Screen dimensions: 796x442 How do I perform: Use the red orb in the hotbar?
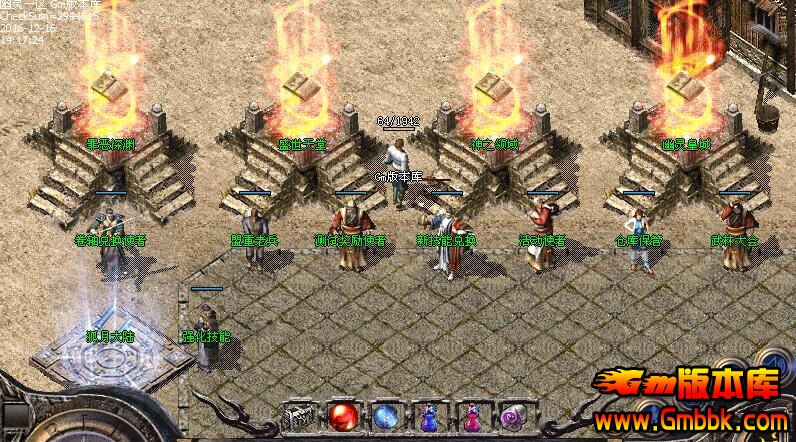click(343, 416)
